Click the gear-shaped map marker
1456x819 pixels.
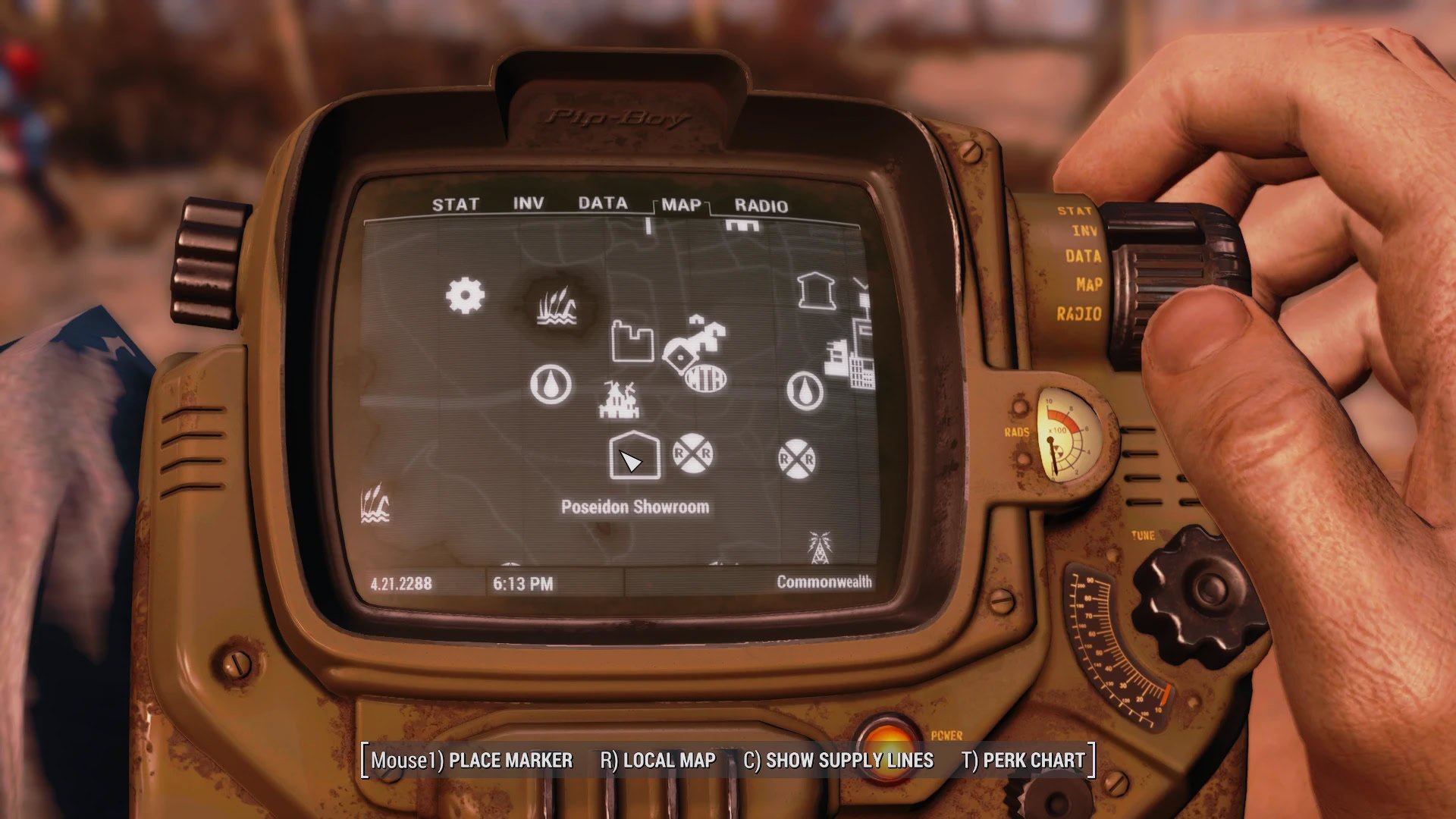pos(465,296)
